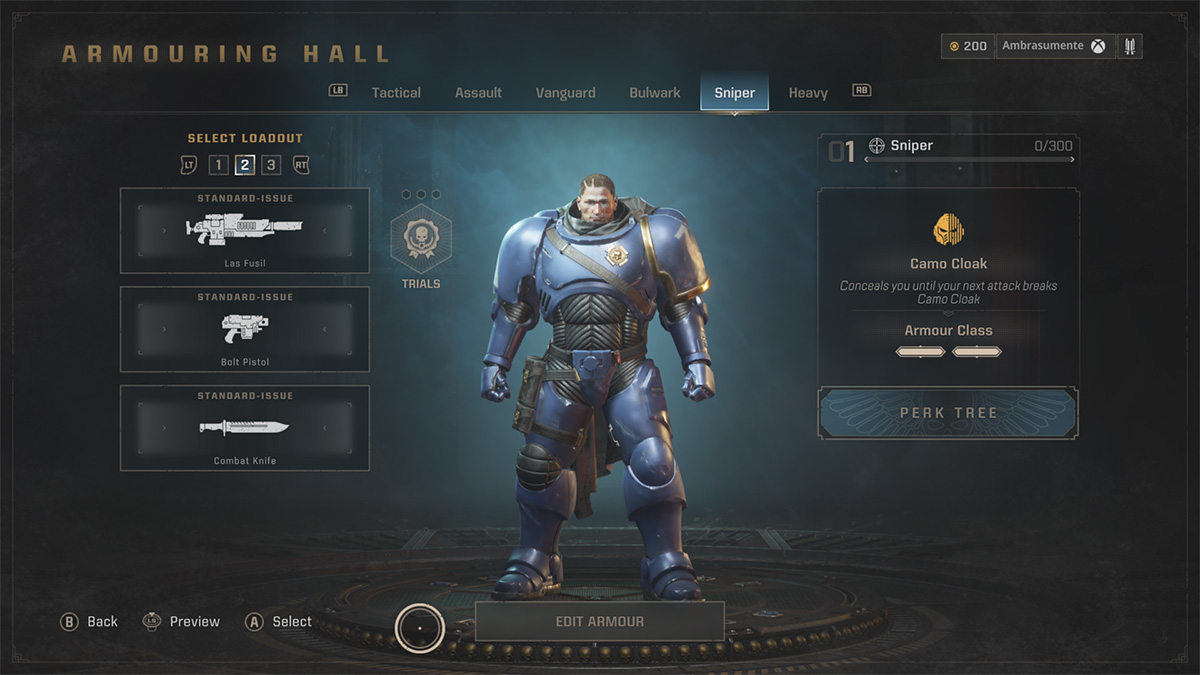Open the Vanguard class tab

pos(565,93)
